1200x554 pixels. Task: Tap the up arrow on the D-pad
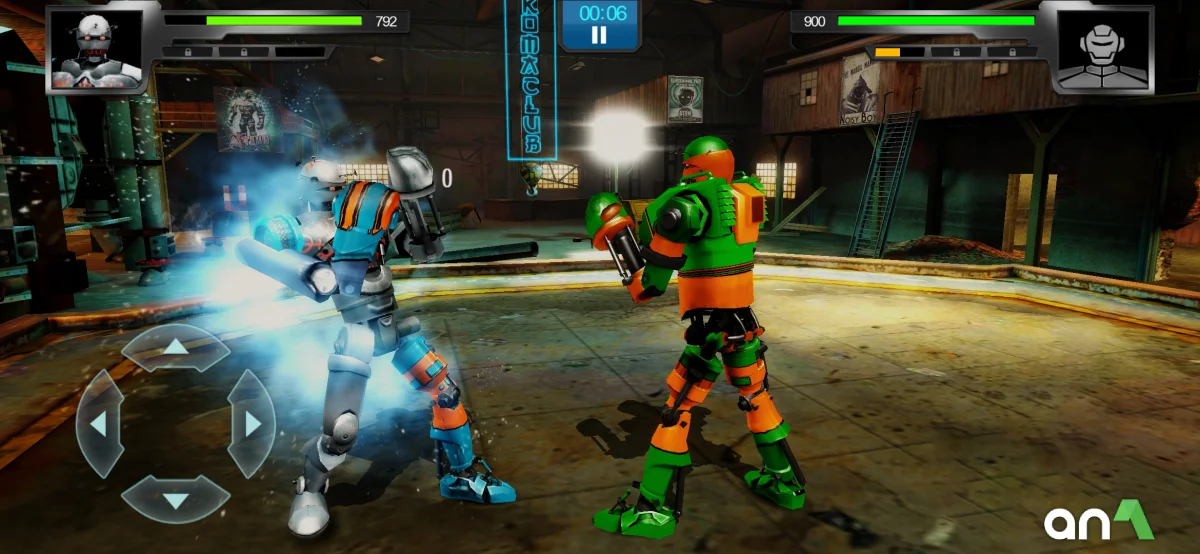[x=176, y=347]
